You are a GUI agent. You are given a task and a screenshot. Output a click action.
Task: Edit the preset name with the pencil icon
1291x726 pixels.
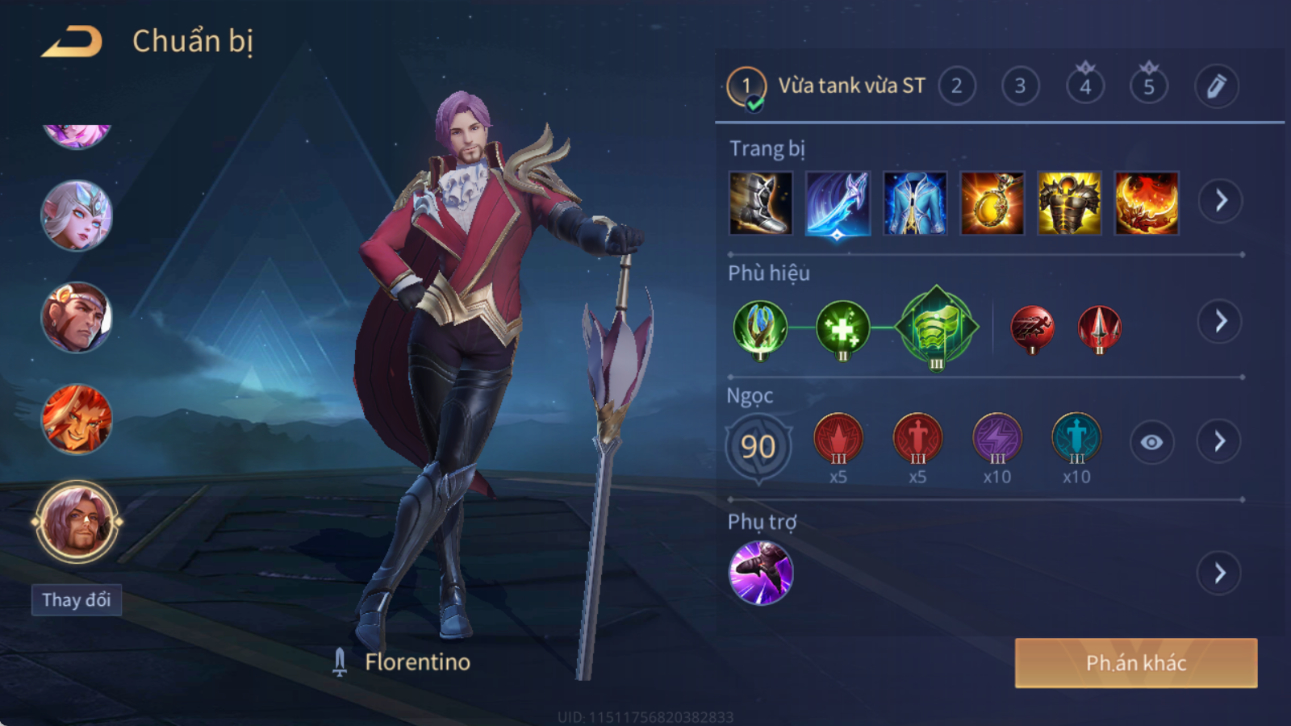(1216, 87)
